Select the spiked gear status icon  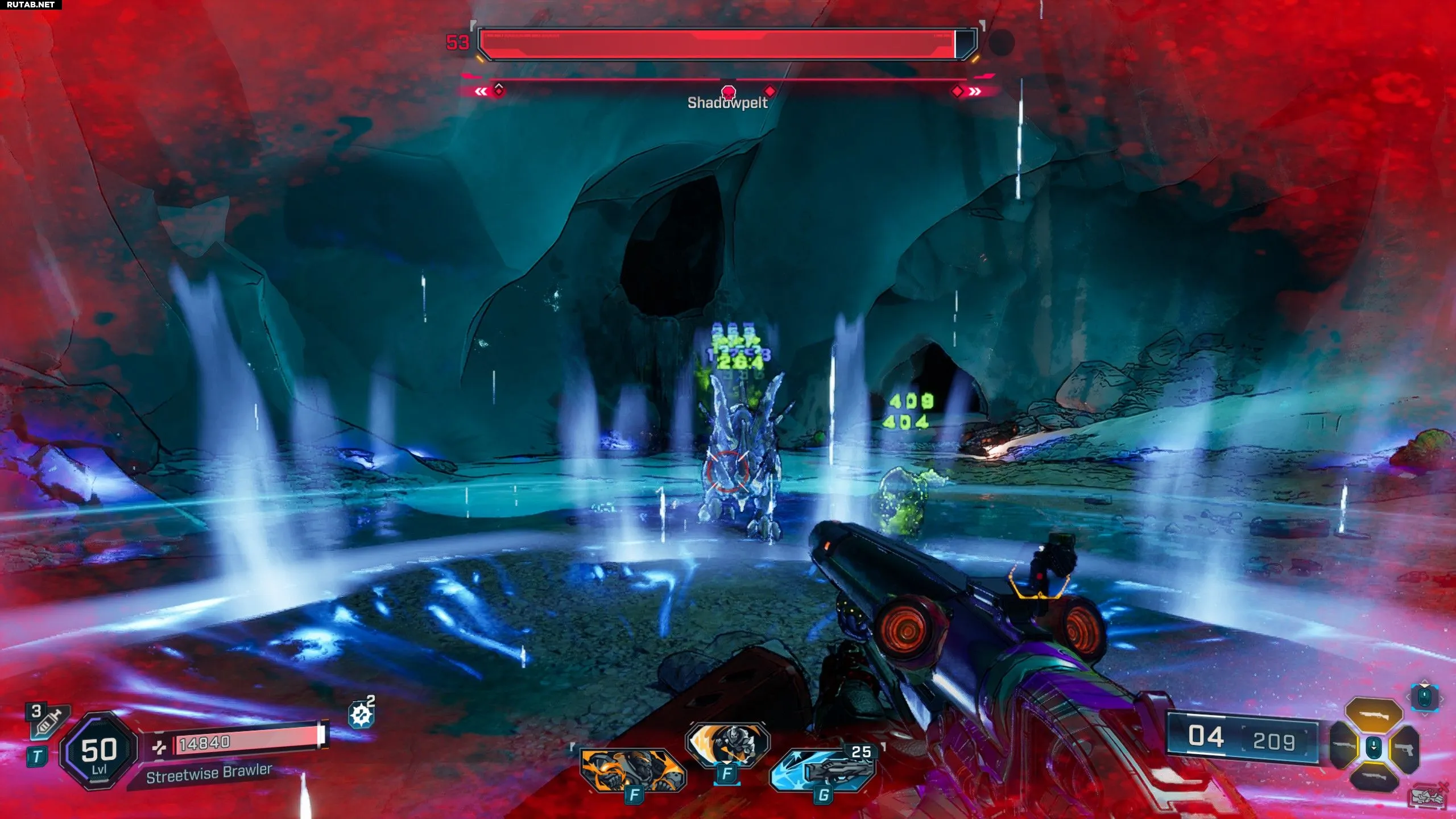[361, 715]
